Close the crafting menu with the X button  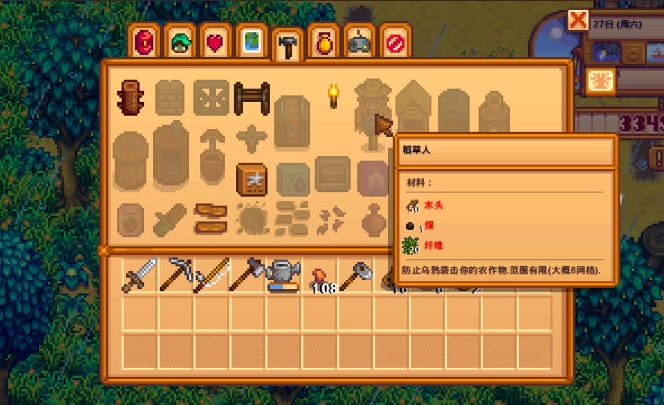(x=577, y=20)
